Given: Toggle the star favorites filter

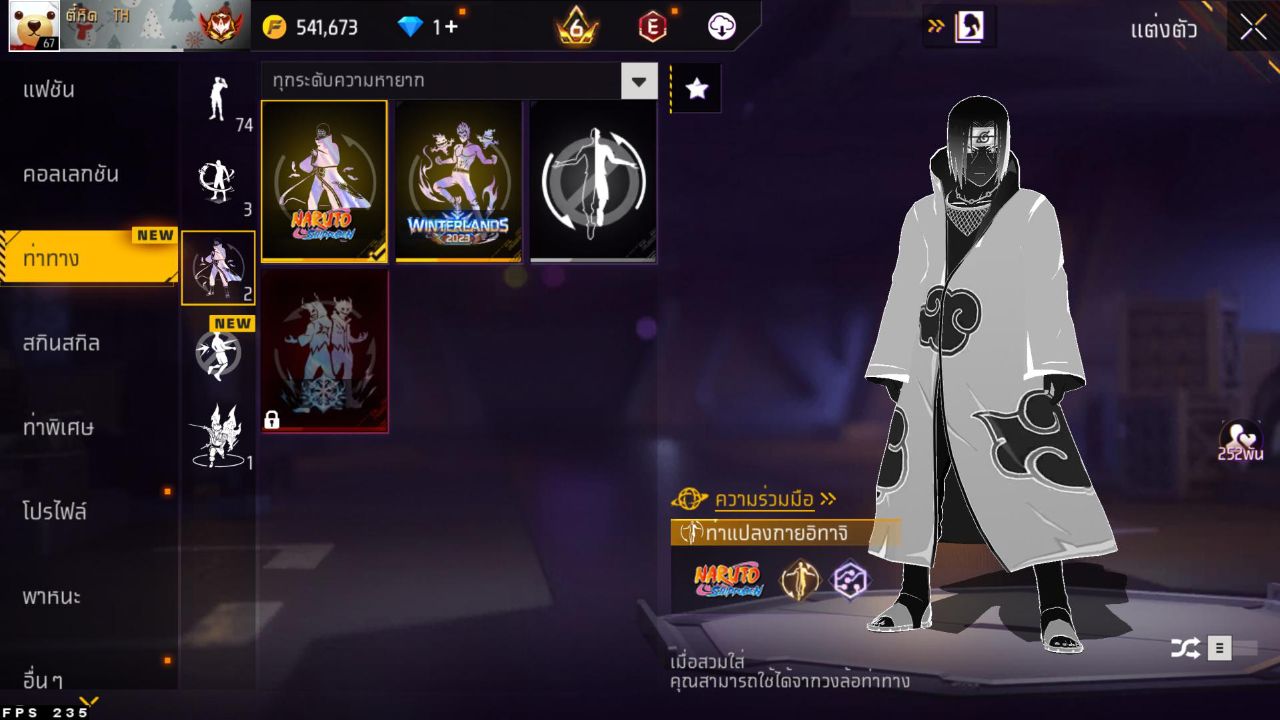Looking at the screenshot, I should pyautogui.click(x=695, y=88).
